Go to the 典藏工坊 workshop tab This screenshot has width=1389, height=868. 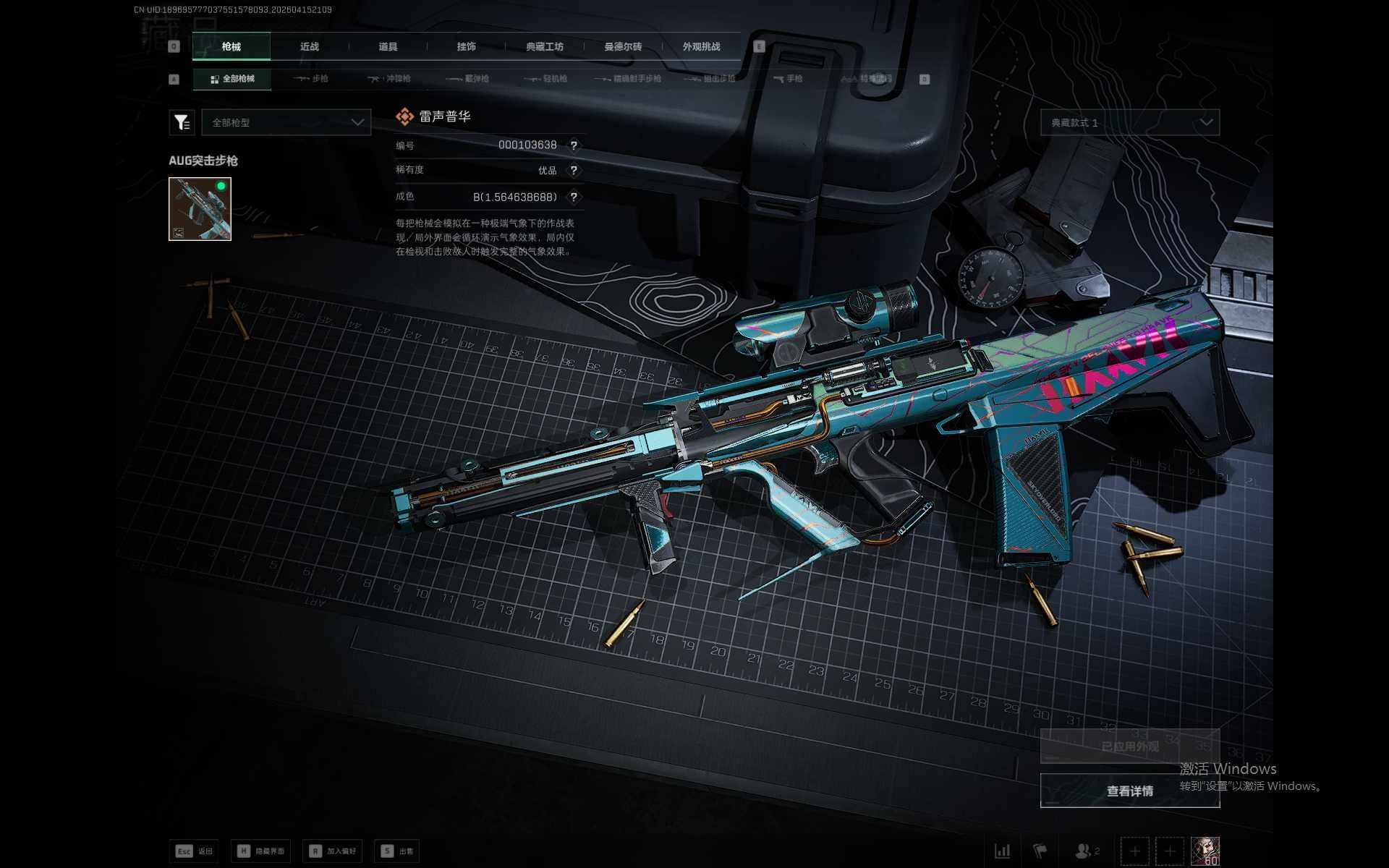tap(545, 46)
